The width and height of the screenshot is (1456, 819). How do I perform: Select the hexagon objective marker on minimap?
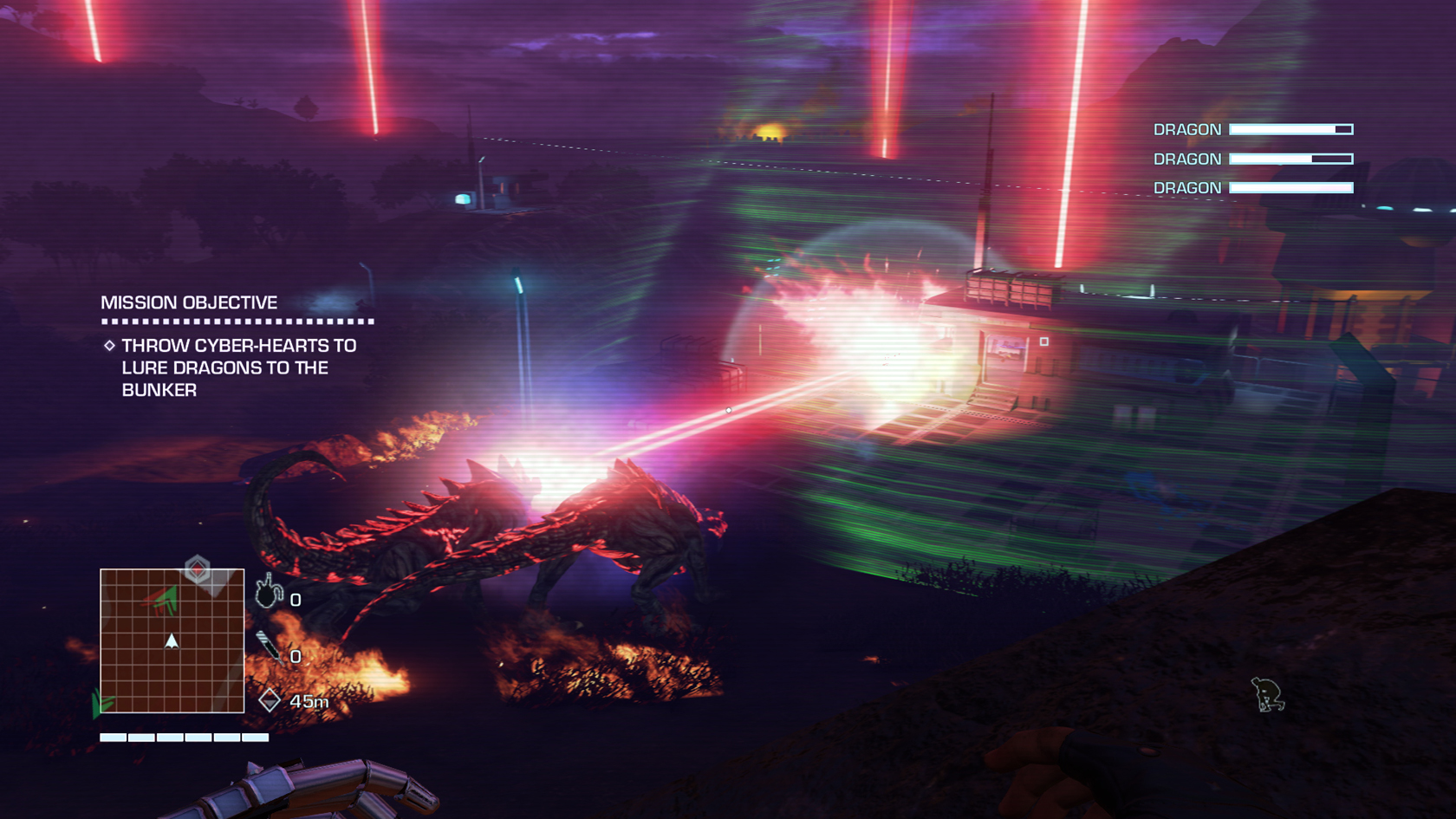198,569
